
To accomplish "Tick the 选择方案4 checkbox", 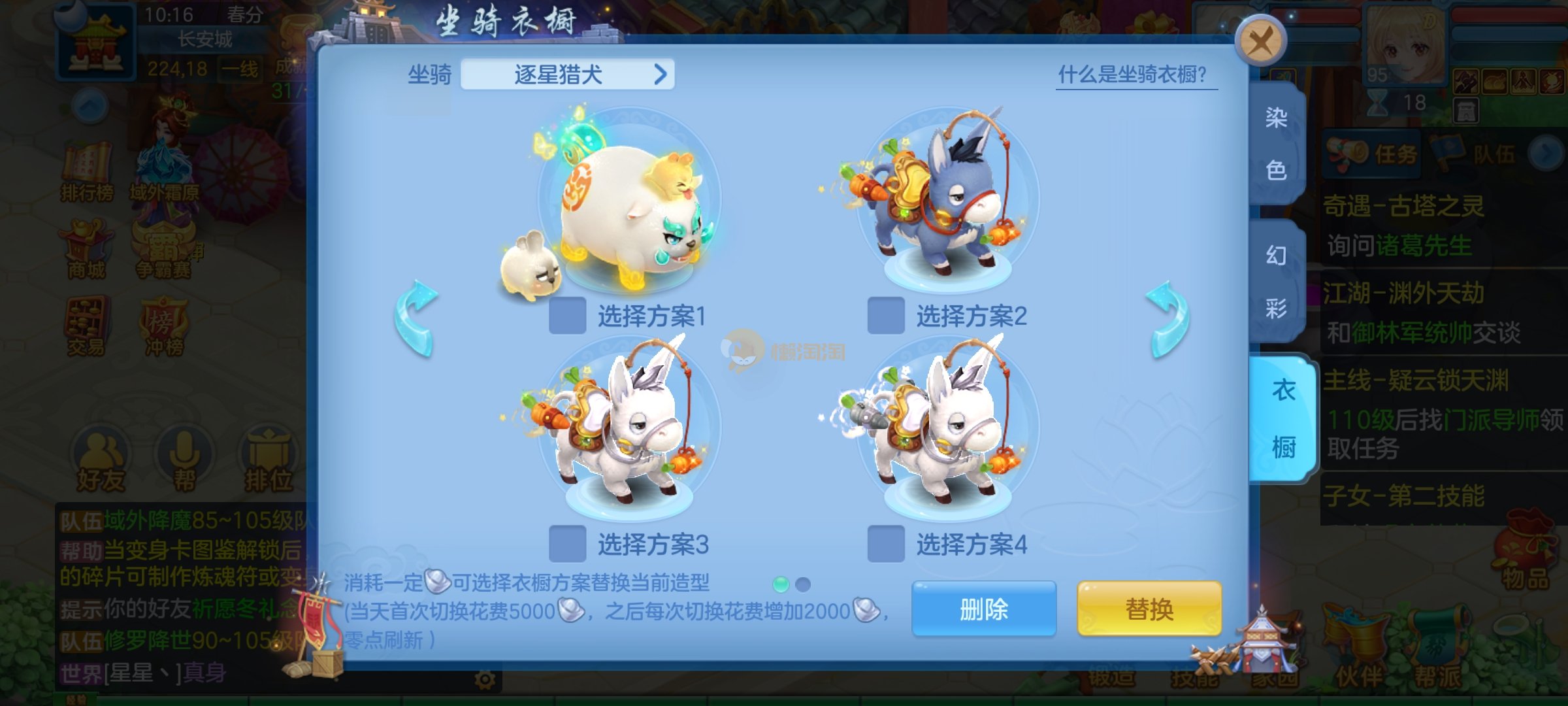I will tap(885, 543).
